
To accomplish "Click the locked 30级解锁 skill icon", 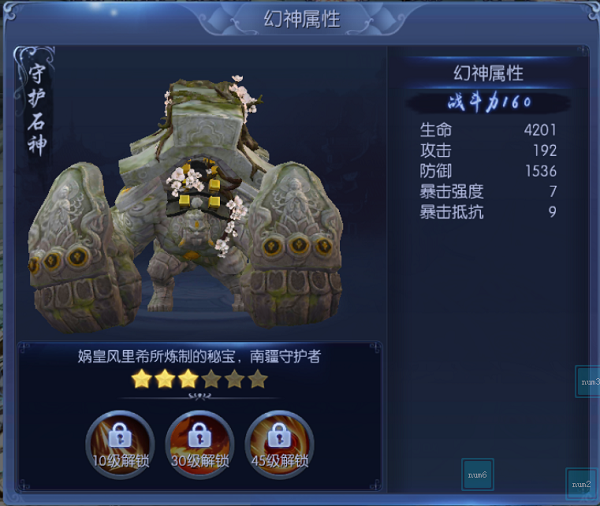I will coord(199,444).
